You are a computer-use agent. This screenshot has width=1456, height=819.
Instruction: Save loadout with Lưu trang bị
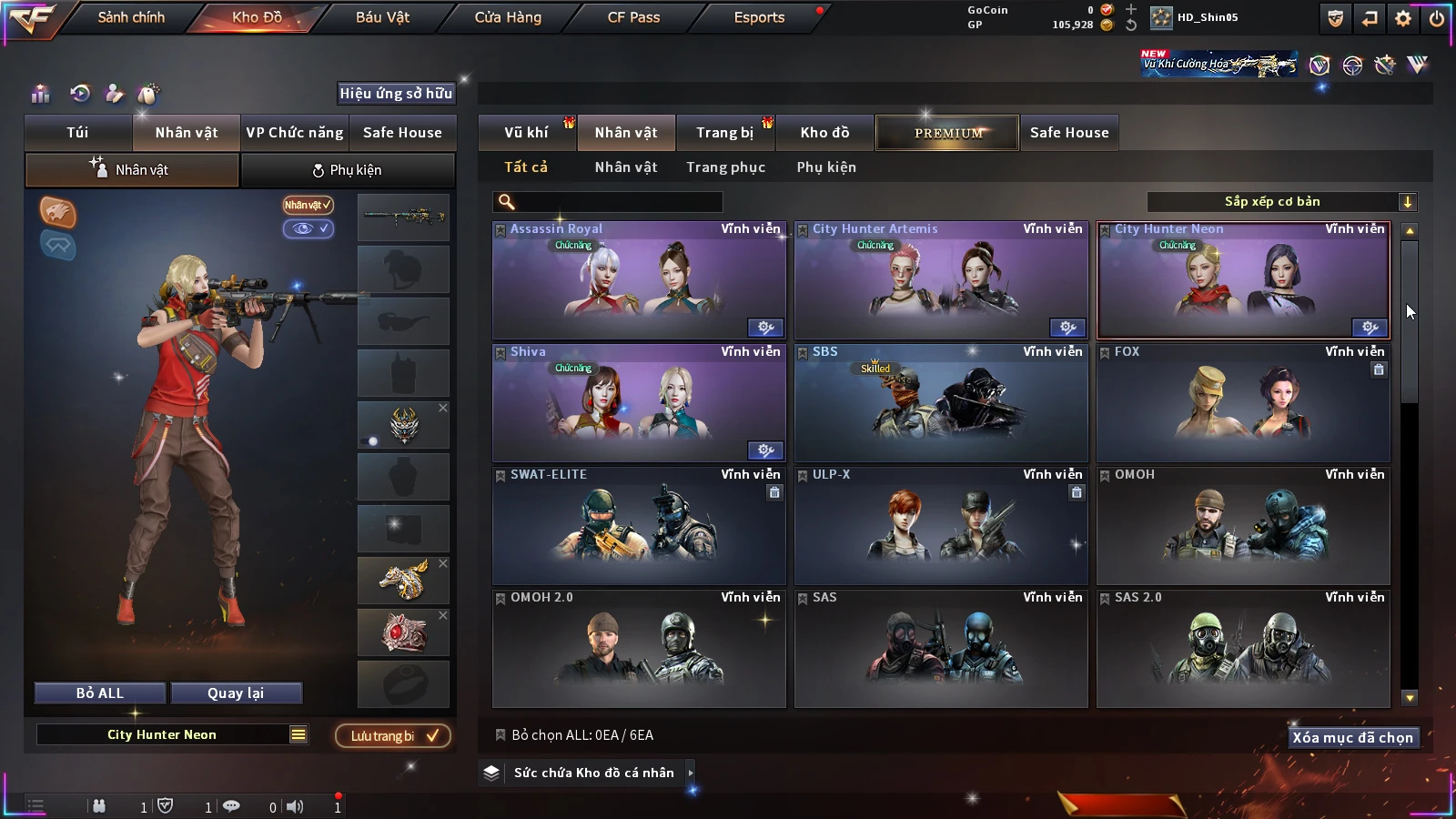point(393,735)
